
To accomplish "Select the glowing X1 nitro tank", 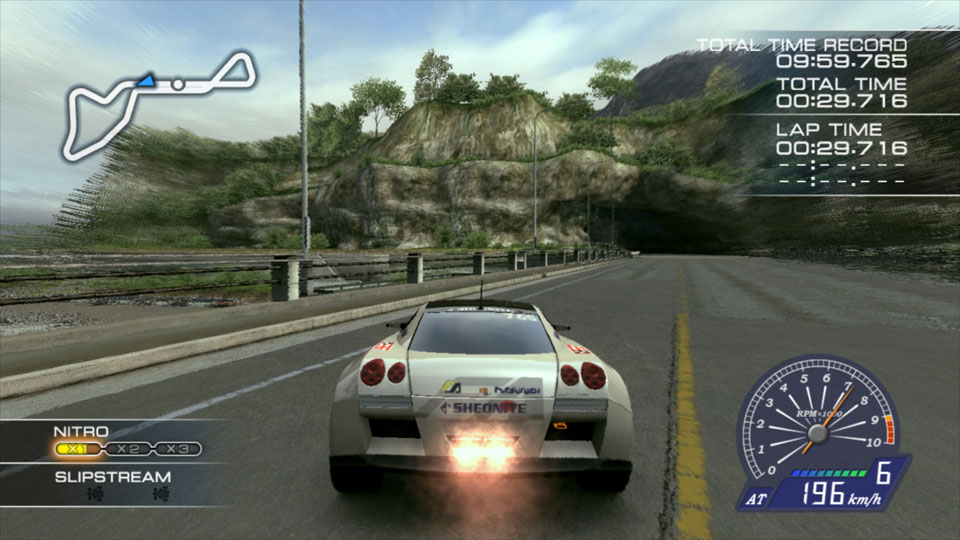I will [77, 449].
